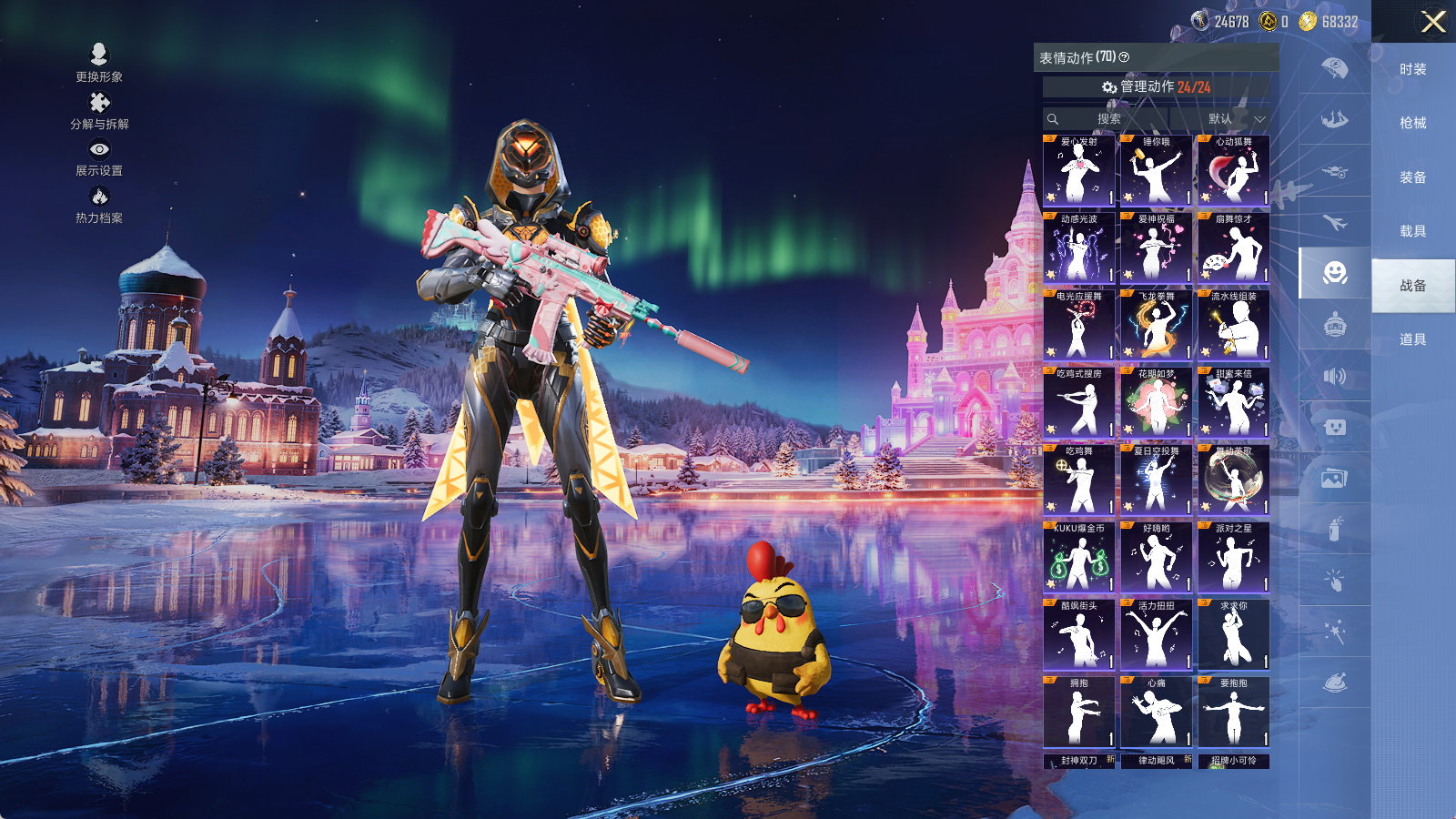Open 管理动作 manage emotes
The width and height of the screenshot is (1456, 819).
[1156, 86]
